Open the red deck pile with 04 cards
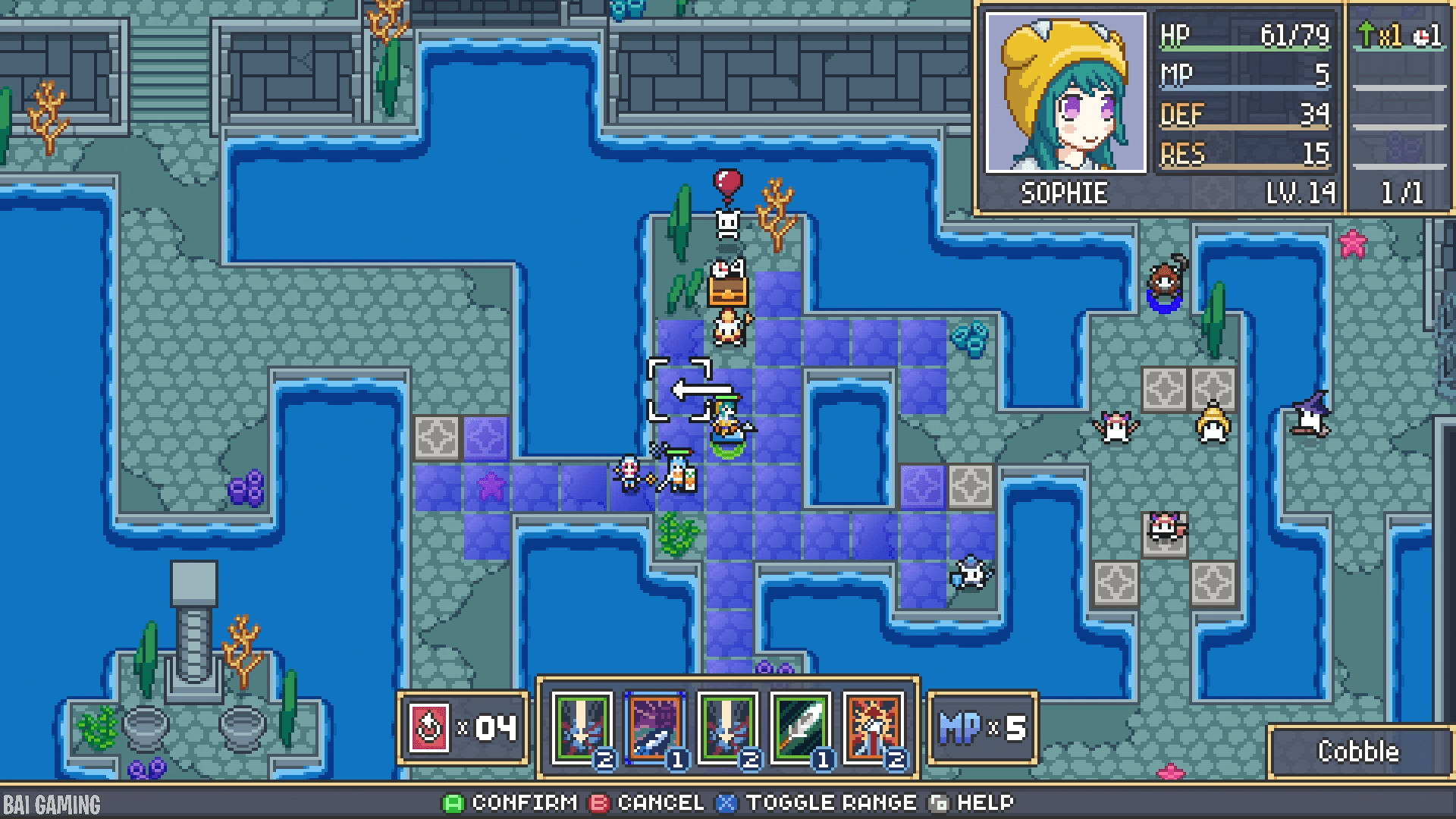Image resolution: width=1456 pixels, height=819 pixels. click(429, 729)
